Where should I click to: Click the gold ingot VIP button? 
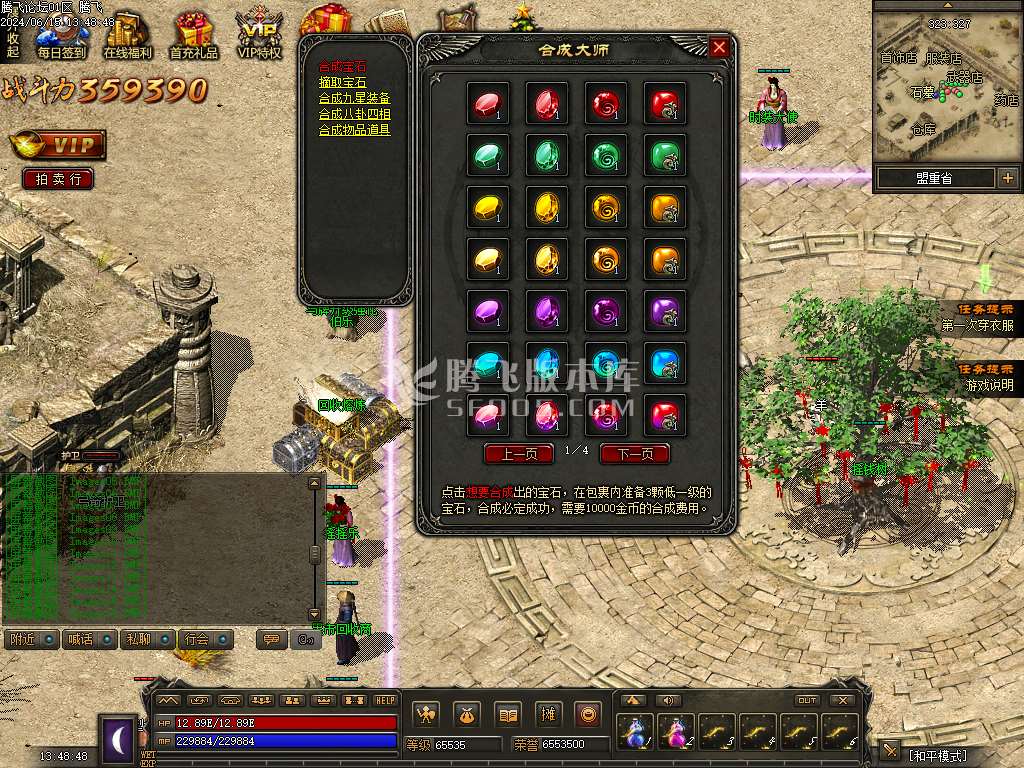(58, 145)
